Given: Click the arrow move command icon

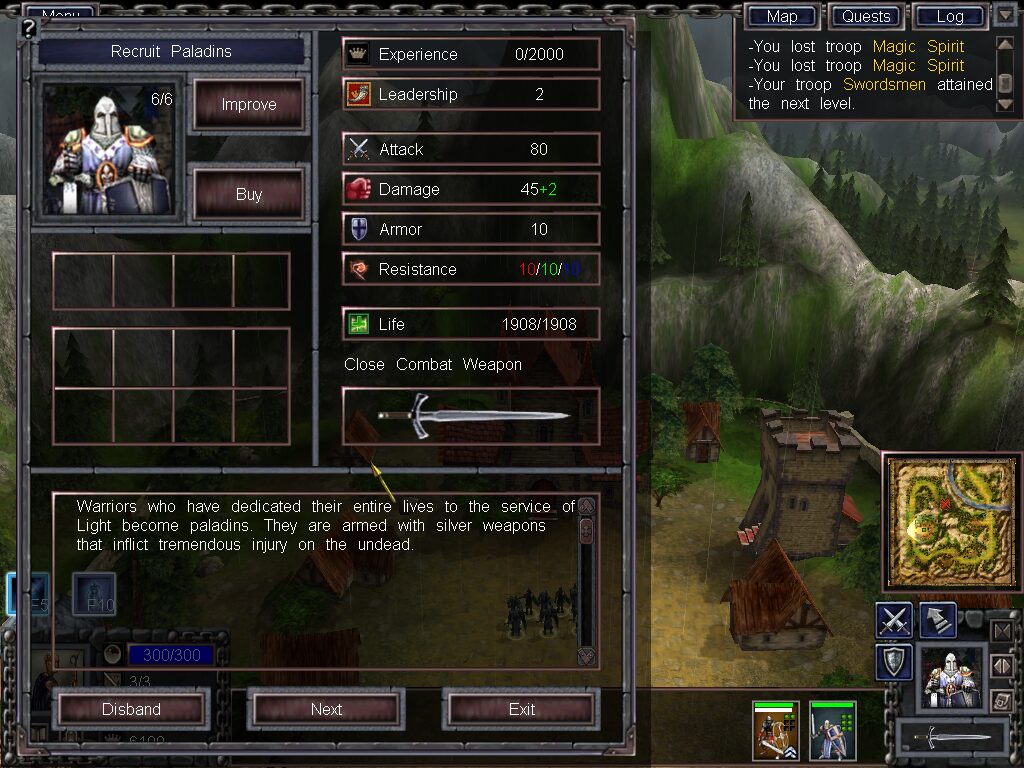Looking at the screenshot, I should click(x=937, y=621).
